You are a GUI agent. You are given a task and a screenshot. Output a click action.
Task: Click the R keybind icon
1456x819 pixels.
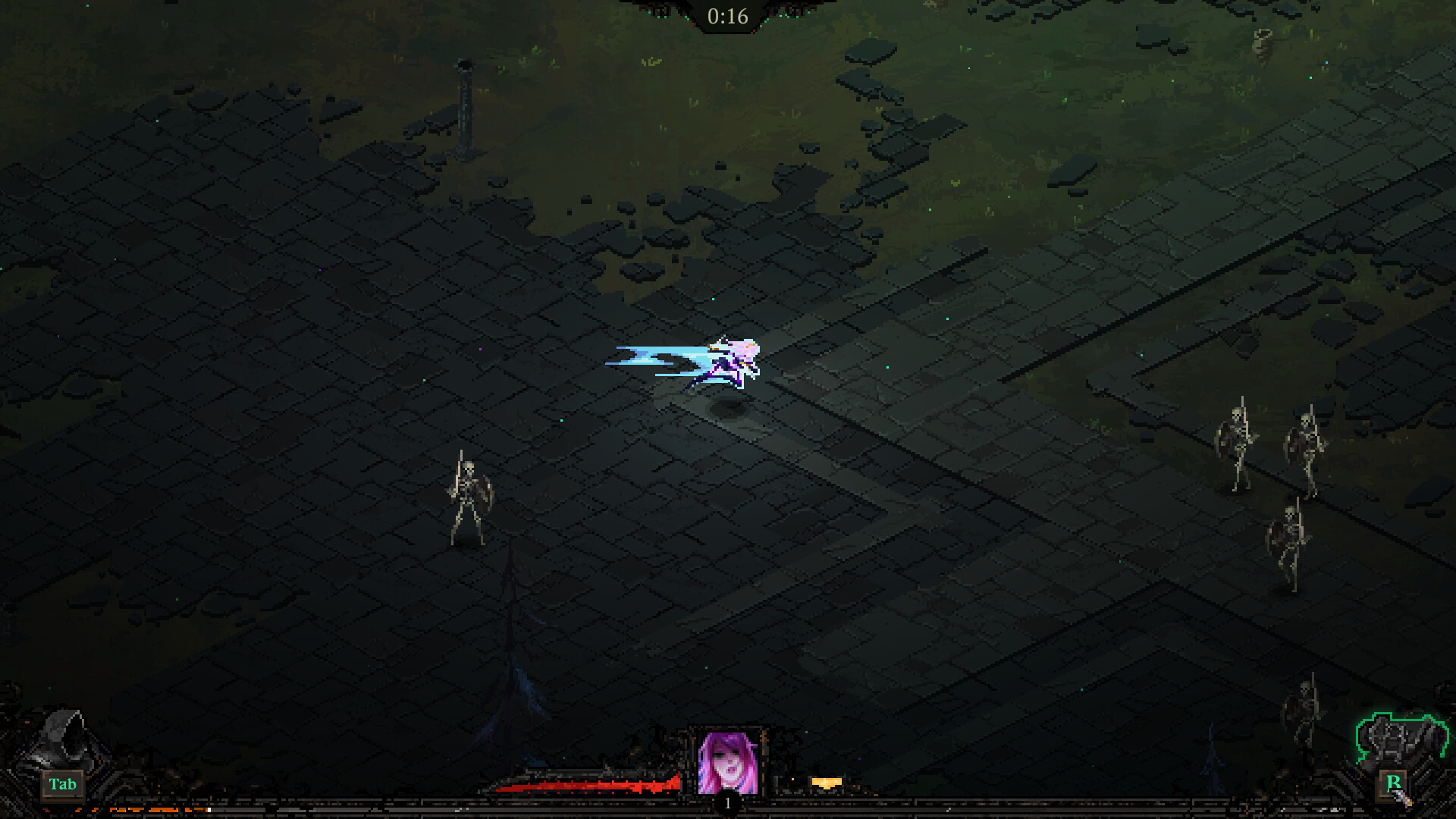point(1392,783)
